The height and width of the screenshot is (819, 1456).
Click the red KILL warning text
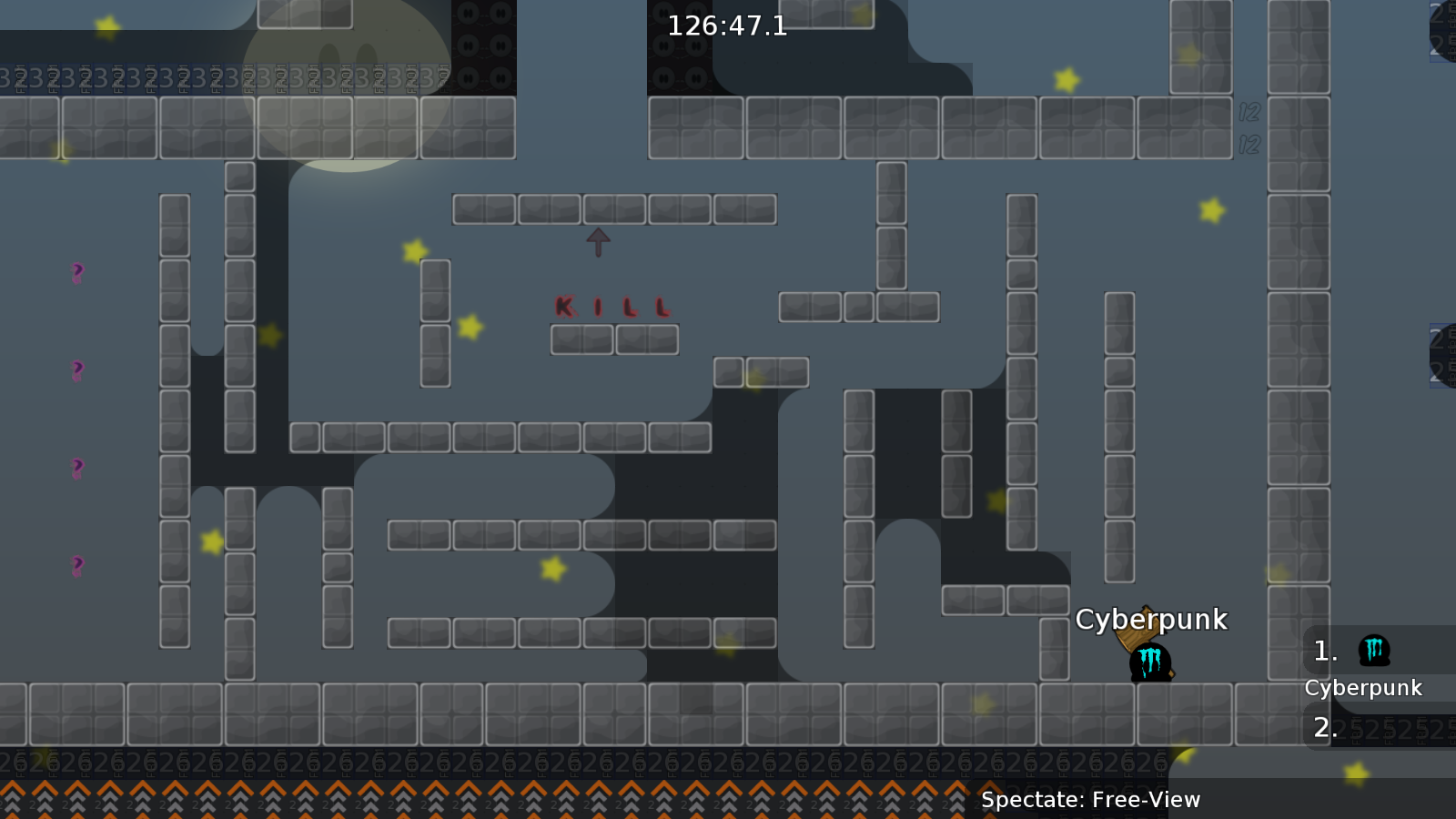[x=612, y=308]
